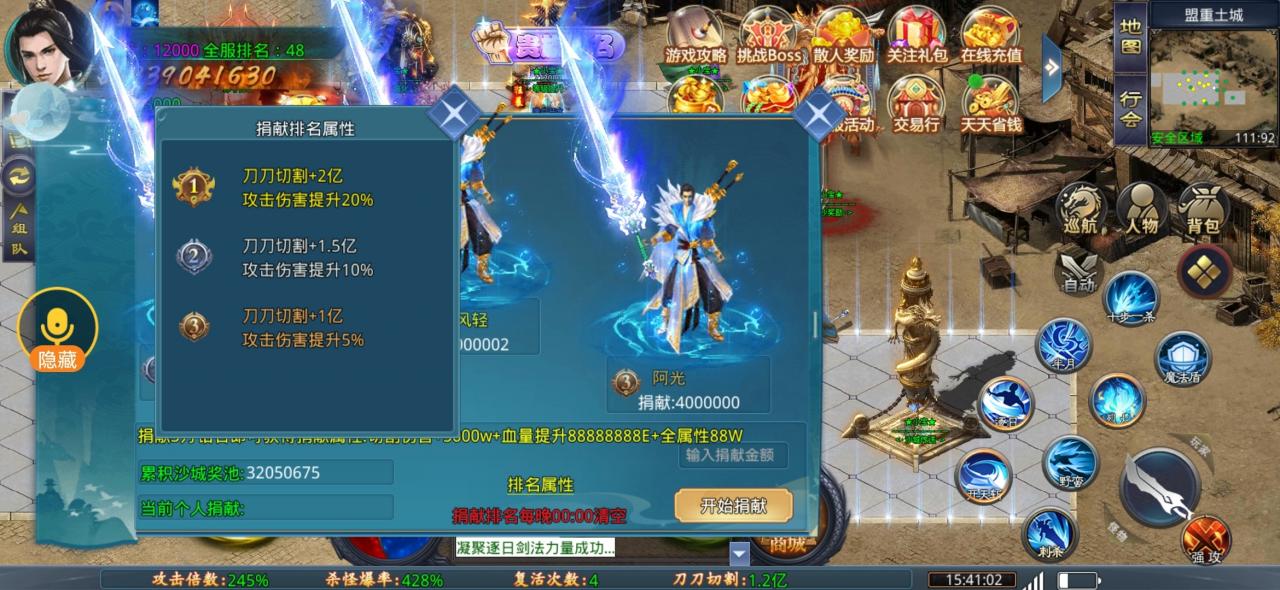The image size is (1280, 590).
Task: Activate the 魔法盾 magic shield skill
Action: (x=1183, y=358)
